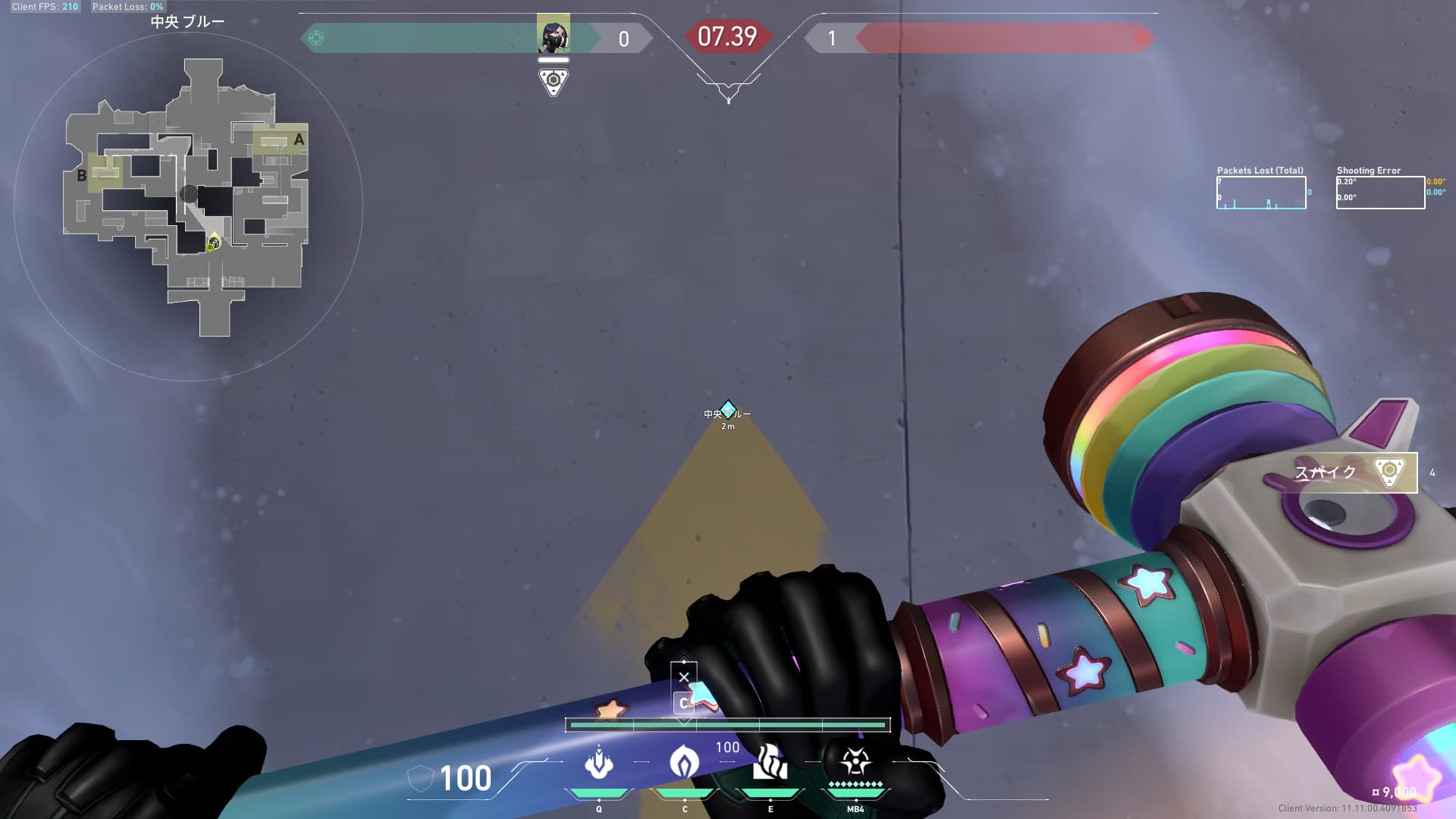The height and width of the screenshot is (819, 1456).
Task: Select the A site marker on the minimap
Action: click(299, 140)
